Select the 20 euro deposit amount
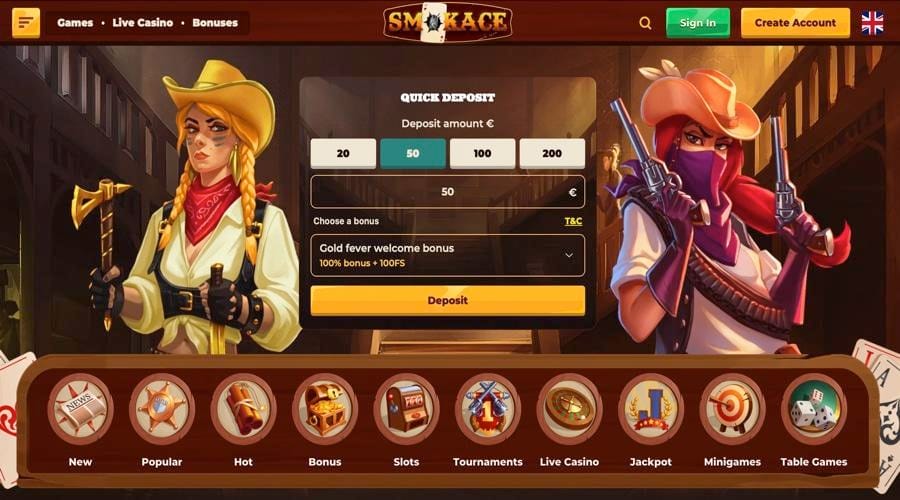 coord(343,153)
